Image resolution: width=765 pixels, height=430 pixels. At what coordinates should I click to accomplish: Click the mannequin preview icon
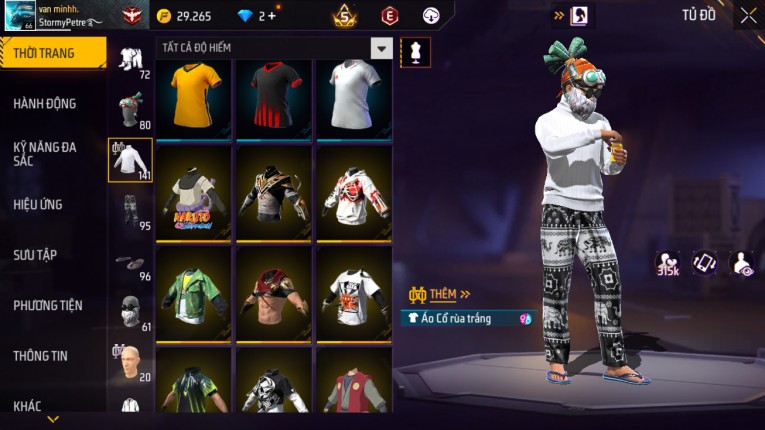click(x=415, y=52)
